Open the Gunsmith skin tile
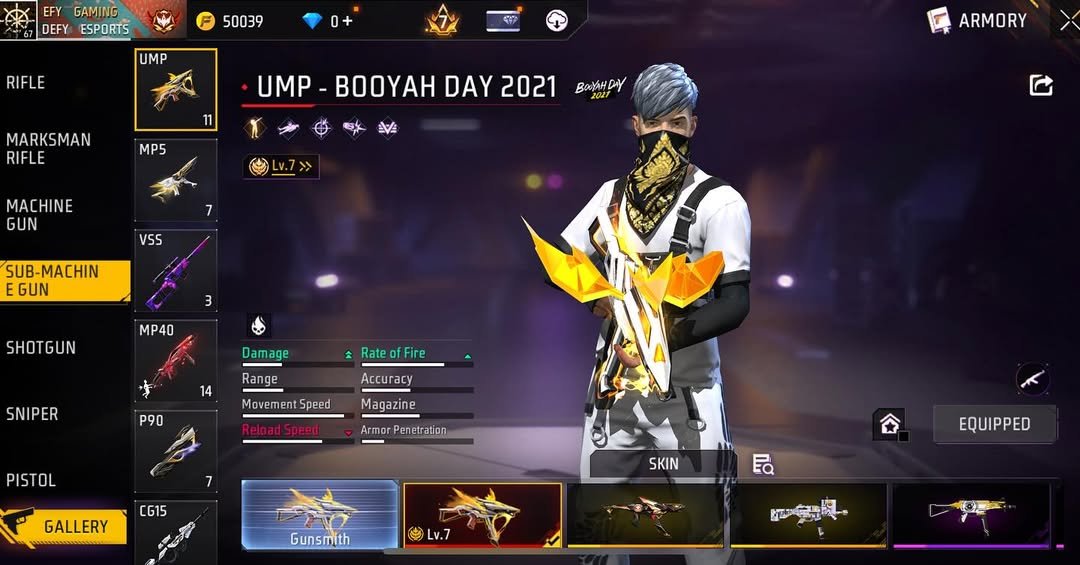Image resolution: width=1080 pixels, height=565 pixels. point(320,515)
